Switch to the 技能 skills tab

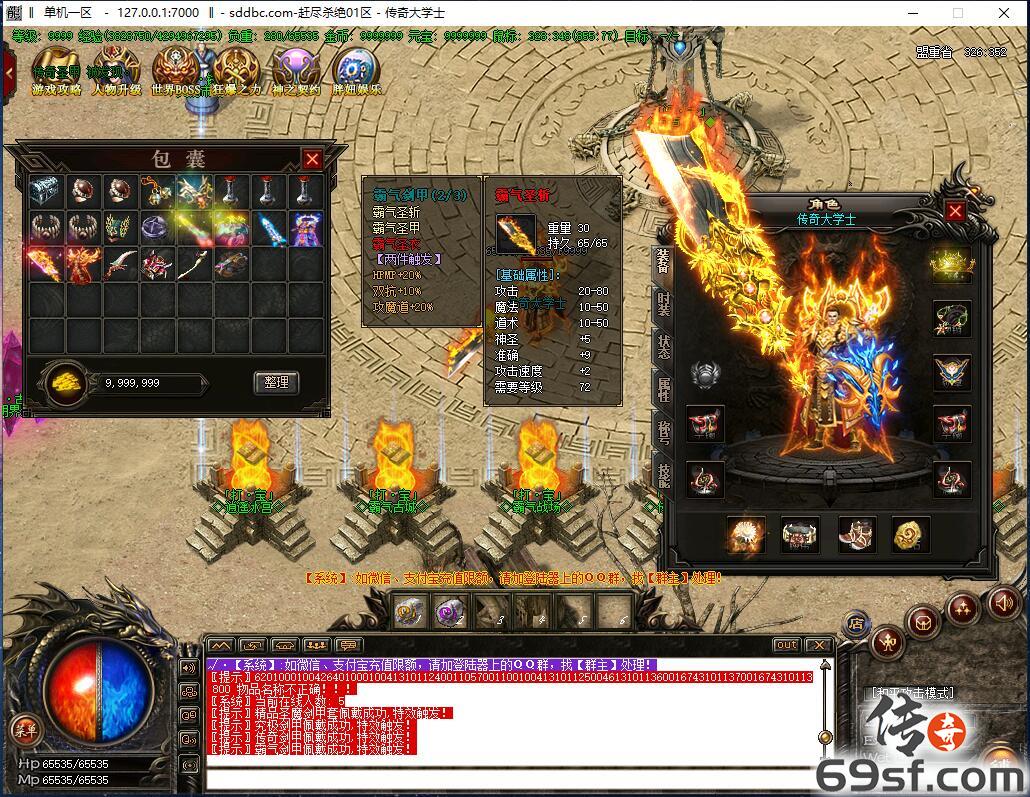click(x=663, y=476)
